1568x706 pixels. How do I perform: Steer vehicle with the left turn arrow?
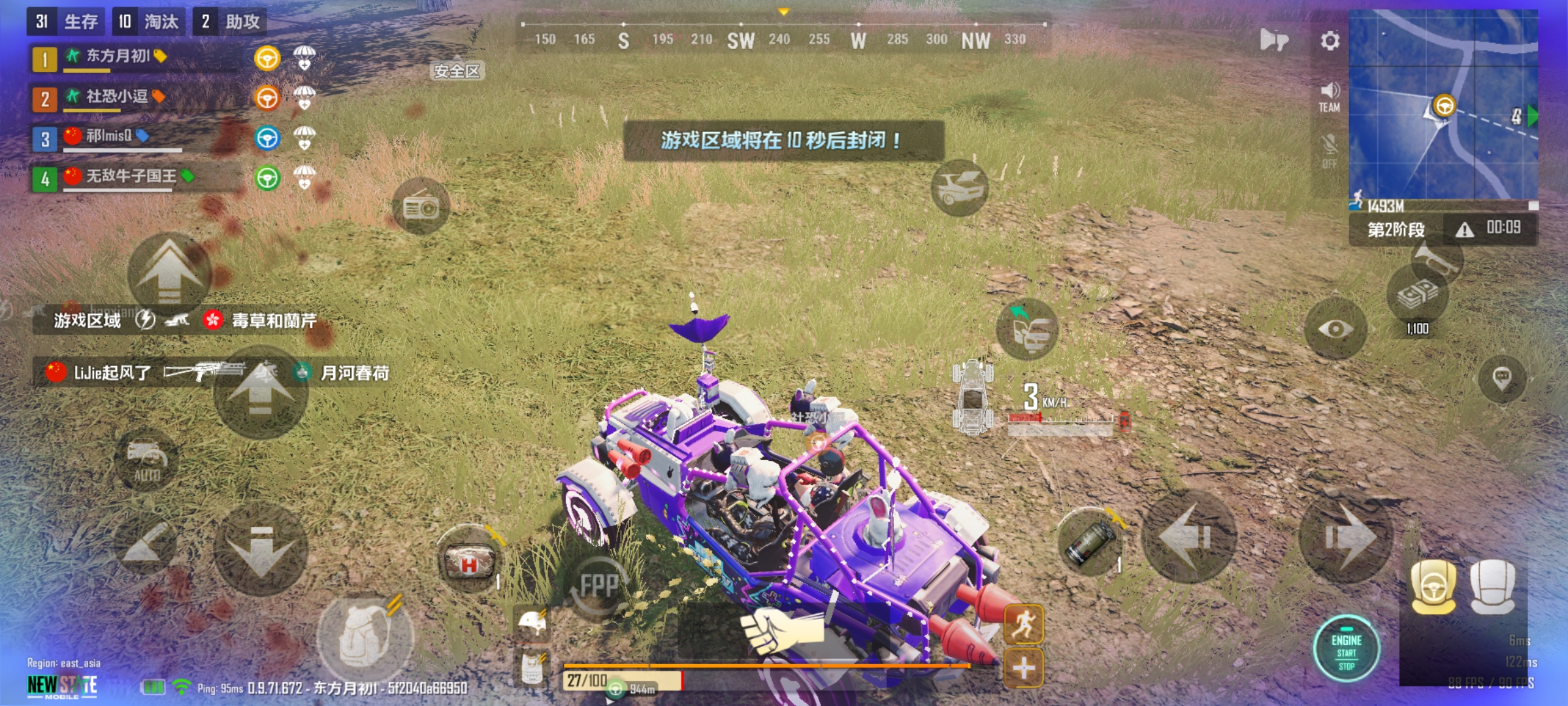pos(1188,537)
